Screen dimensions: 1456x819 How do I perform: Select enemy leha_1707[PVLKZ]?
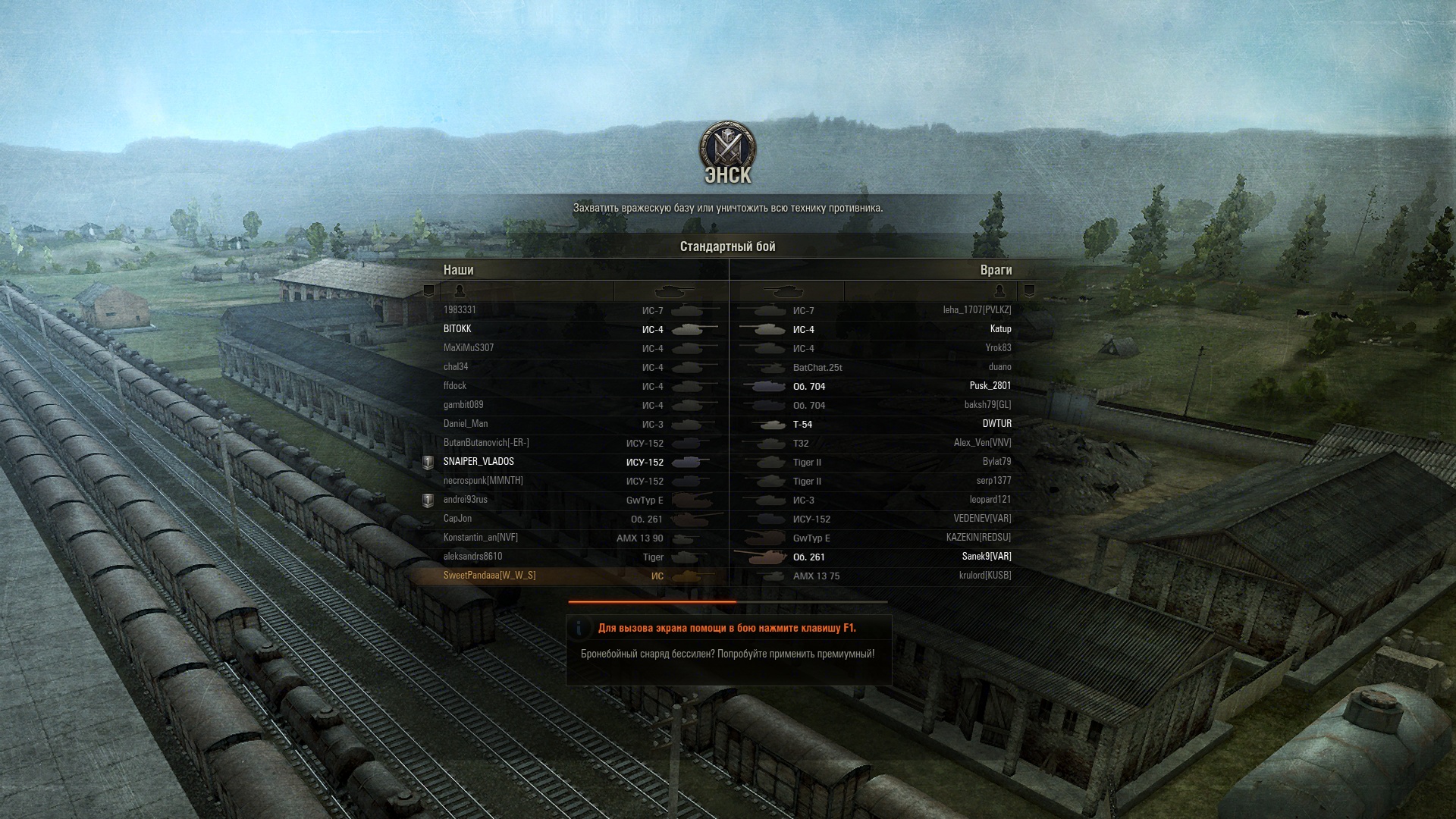977,310
